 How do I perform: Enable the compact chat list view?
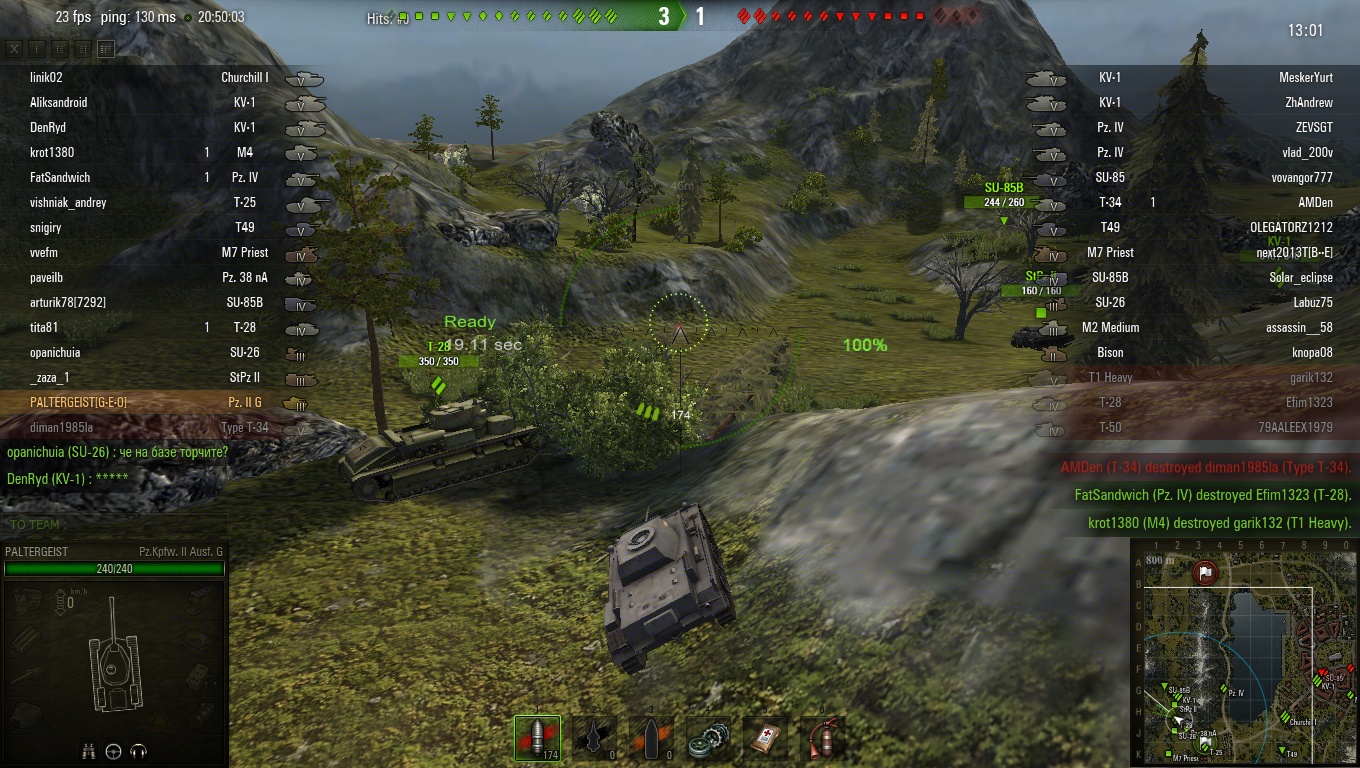tap(36, 48)
